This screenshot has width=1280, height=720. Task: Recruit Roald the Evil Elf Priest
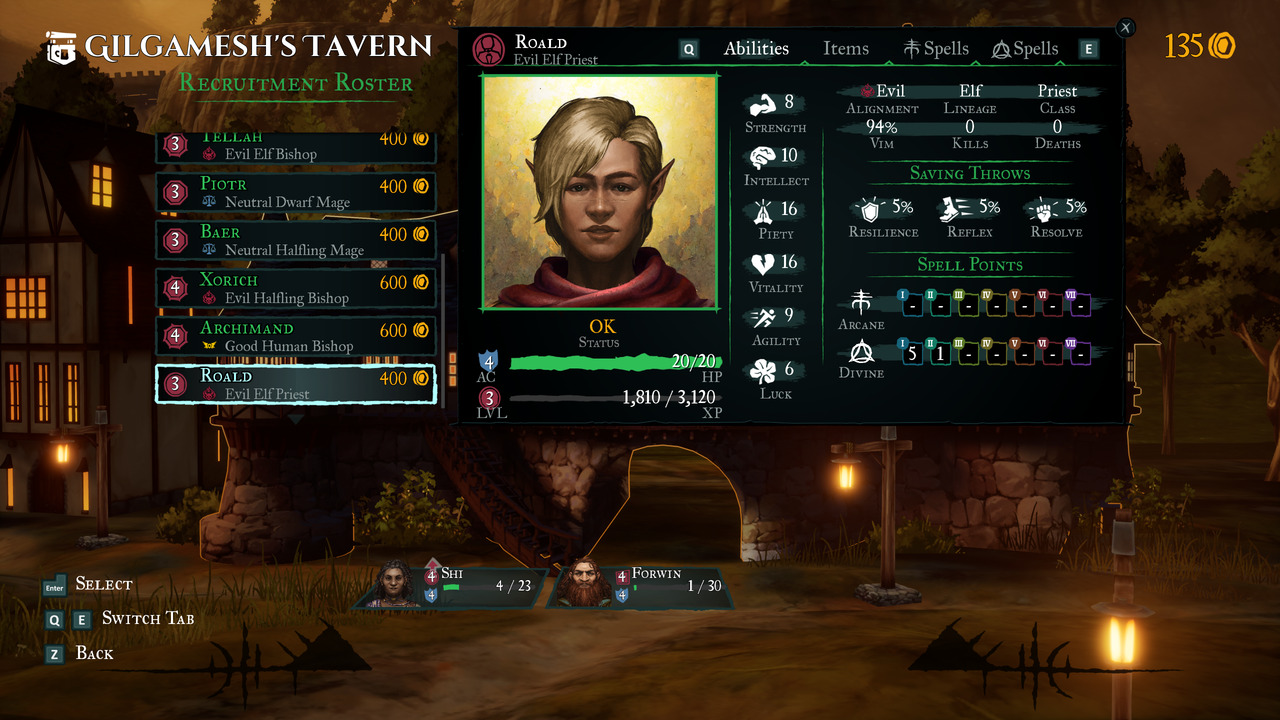296,384
